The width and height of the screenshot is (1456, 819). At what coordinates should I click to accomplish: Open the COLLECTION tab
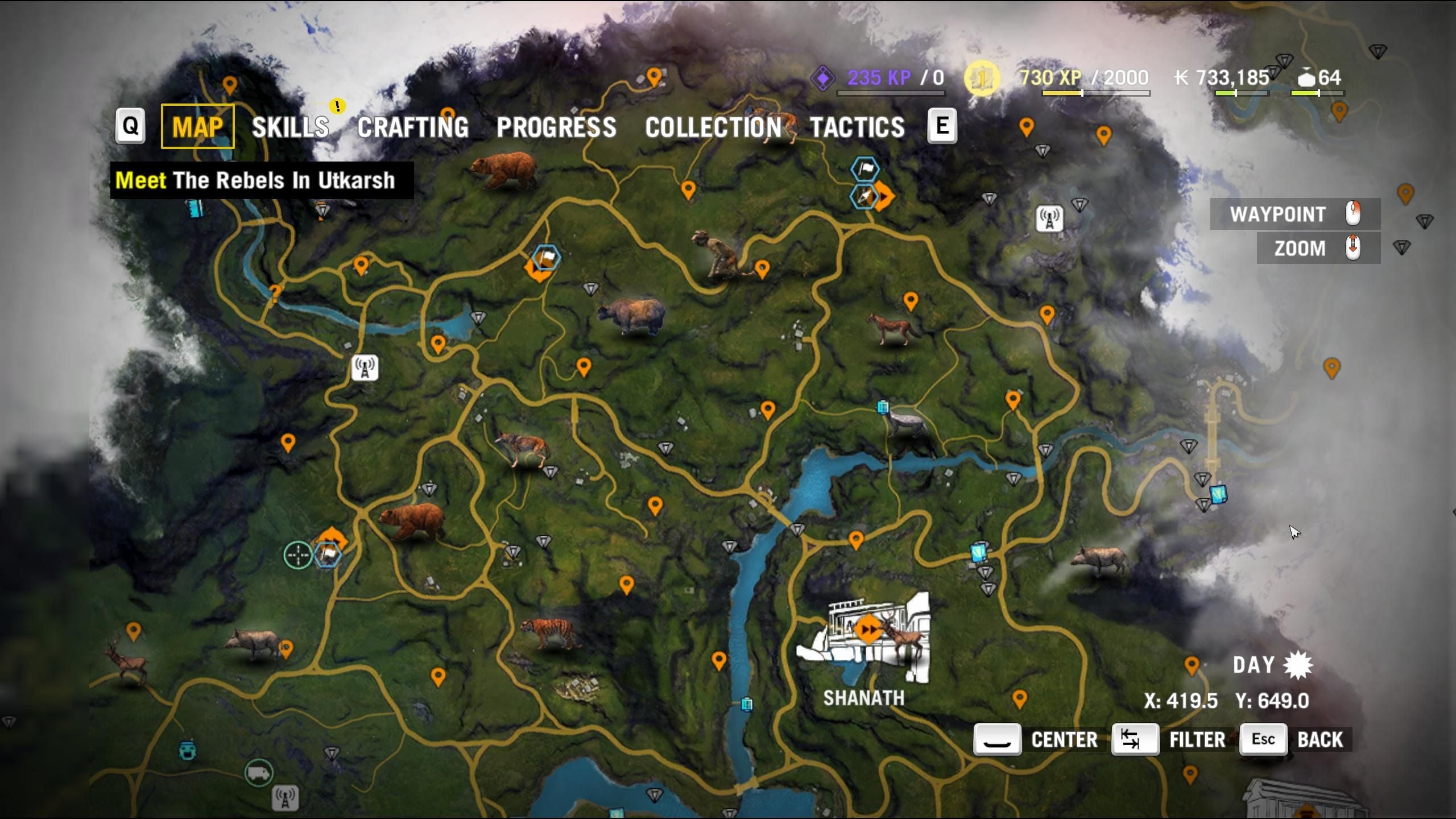(714, 126)
